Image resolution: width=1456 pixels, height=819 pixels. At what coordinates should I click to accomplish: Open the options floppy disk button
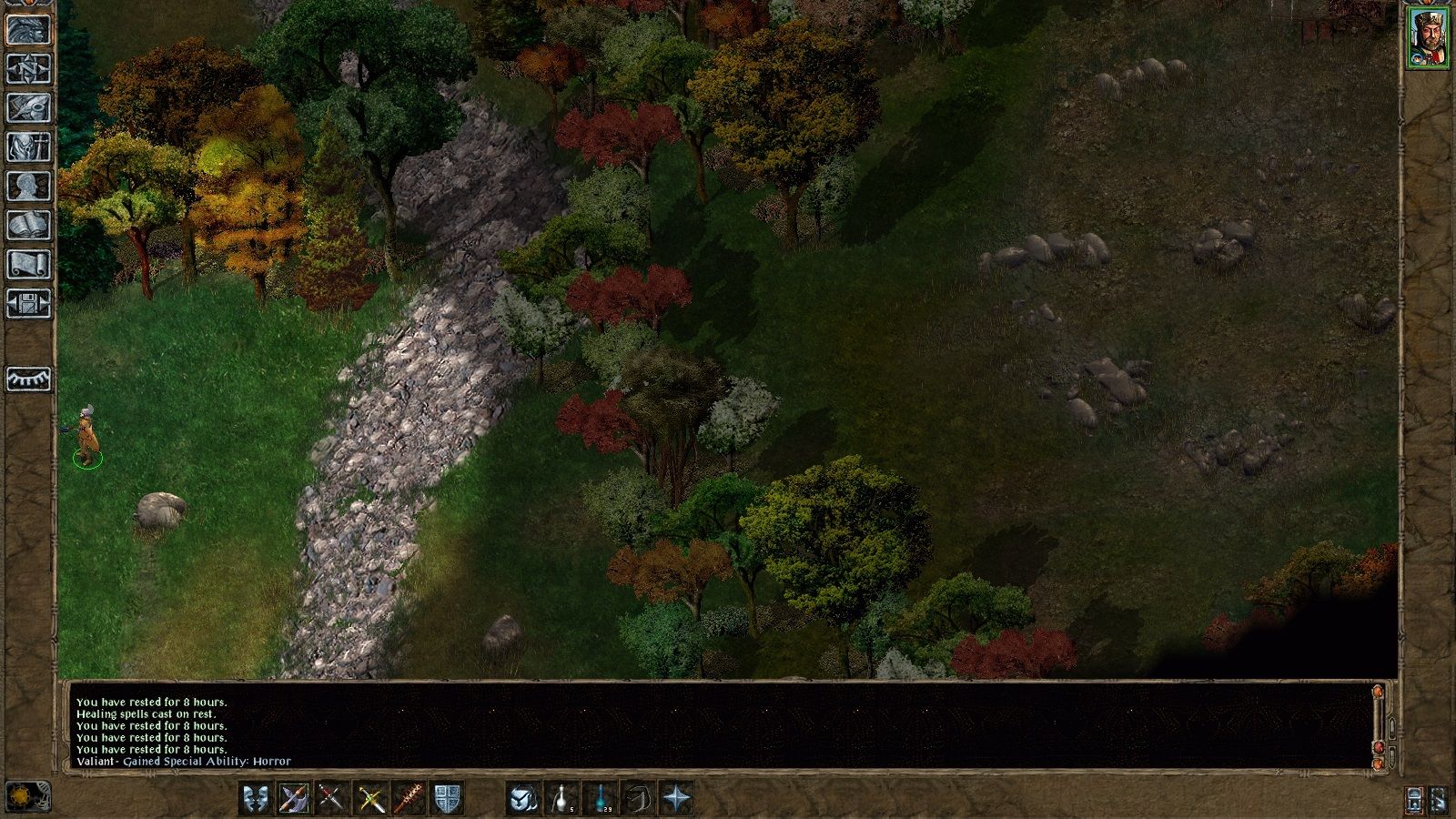[29, 304]
